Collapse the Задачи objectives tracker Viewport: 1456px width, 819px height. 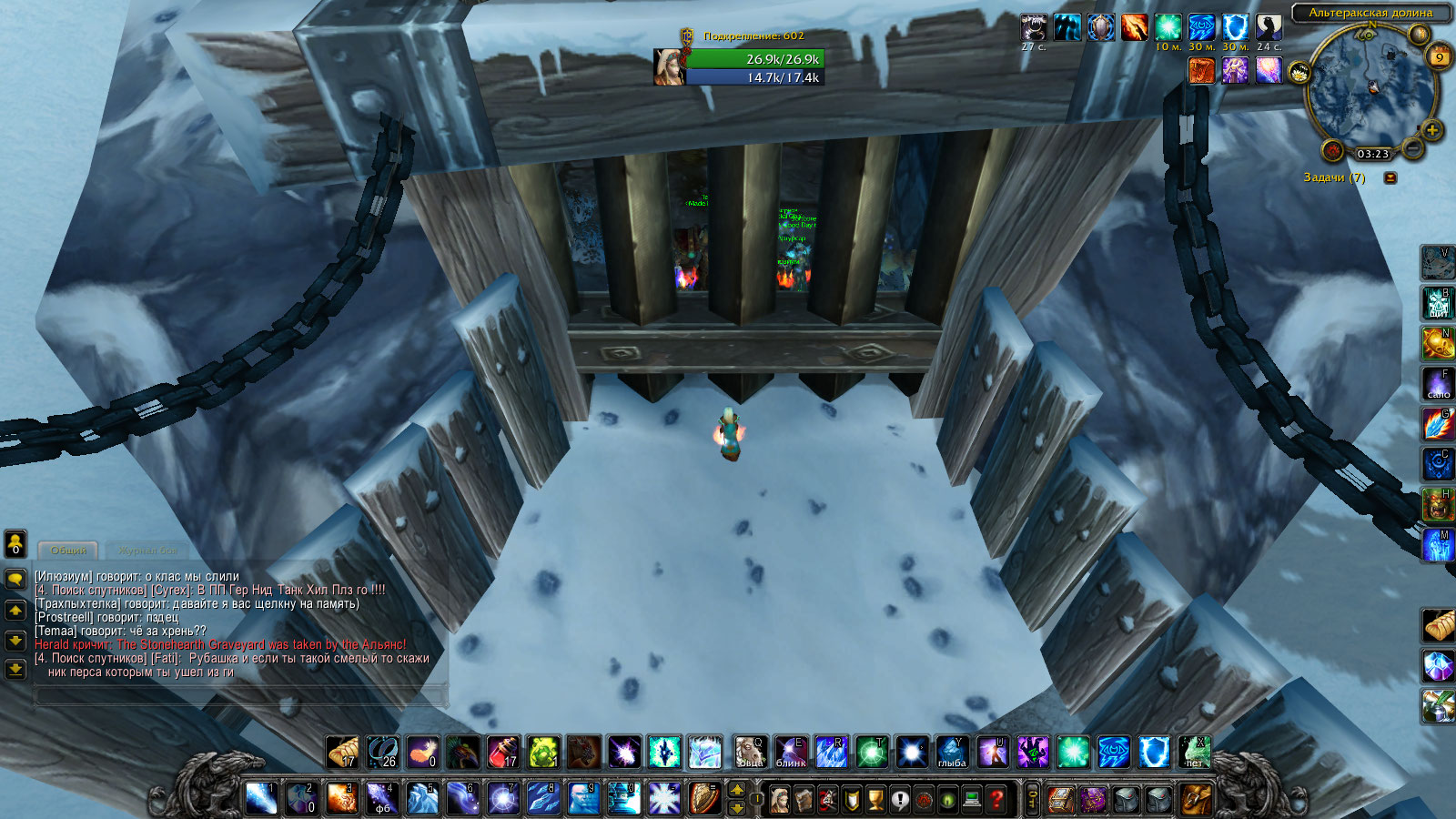(x=1390, y=178)
